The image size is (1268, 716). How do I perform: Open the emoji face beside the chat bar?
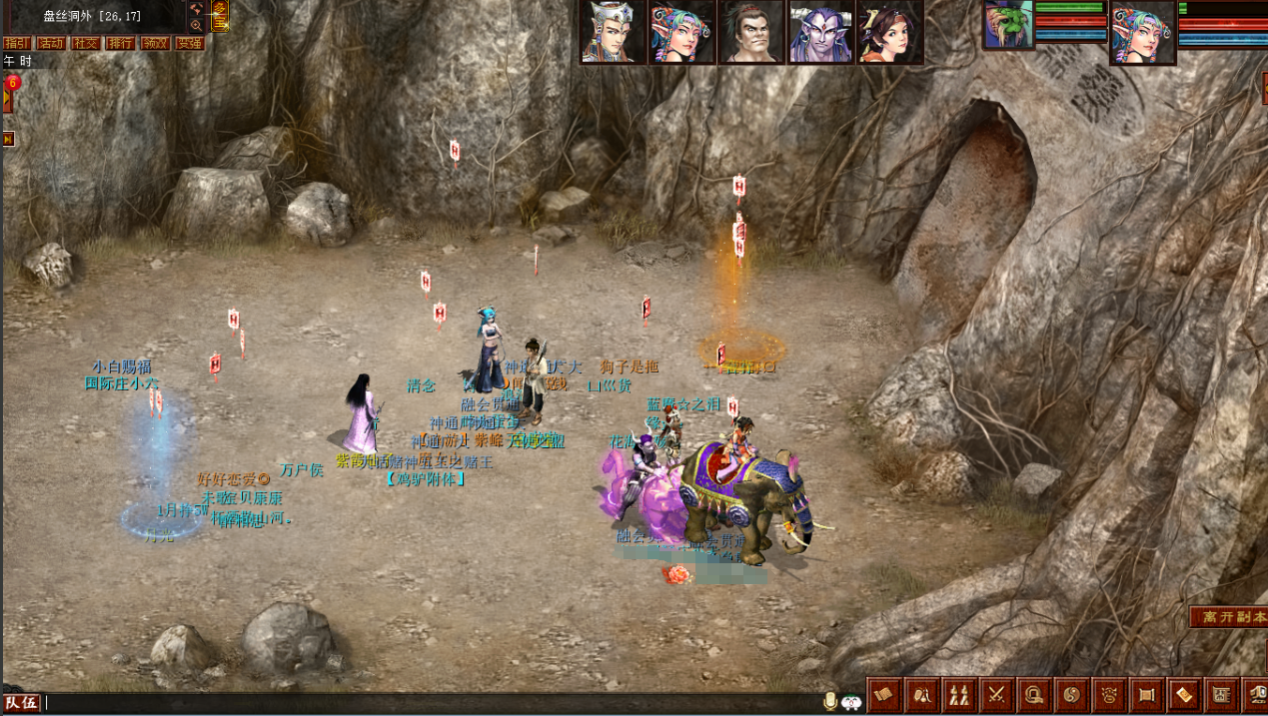pos(851,702)
